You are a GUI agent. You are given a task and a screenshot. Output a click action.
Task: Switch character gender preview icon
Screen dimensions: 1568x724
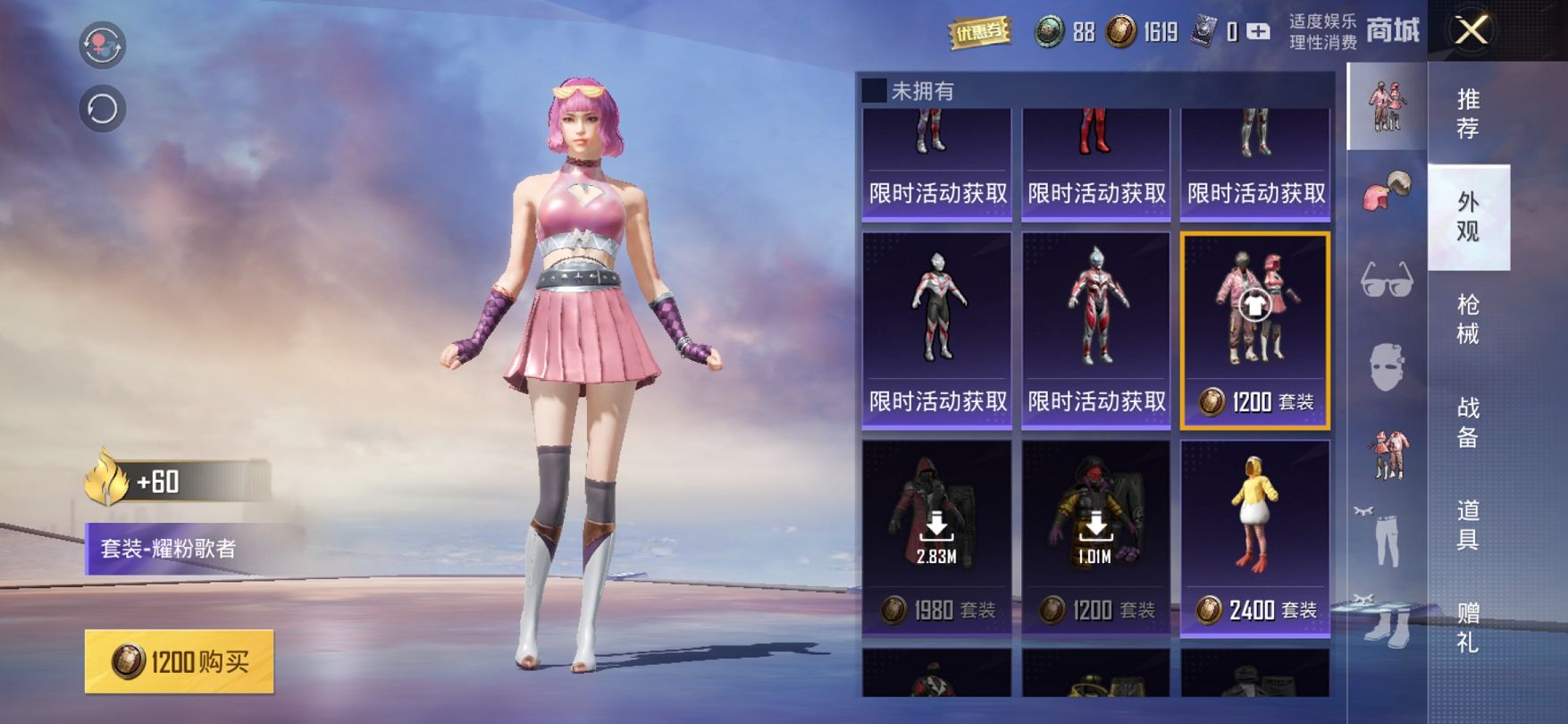[x=102, y=45]
